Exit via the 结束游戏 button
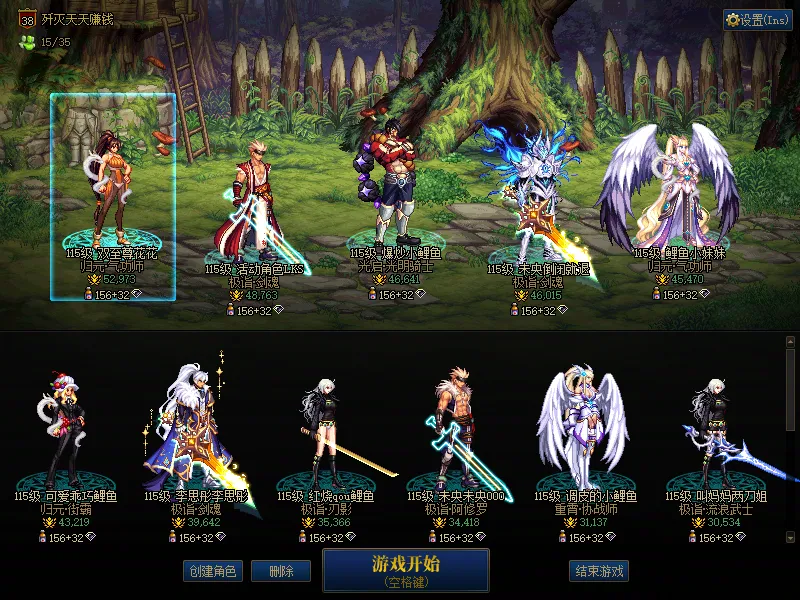The width and height of the screenshot is (800, 600). (599, 572)
